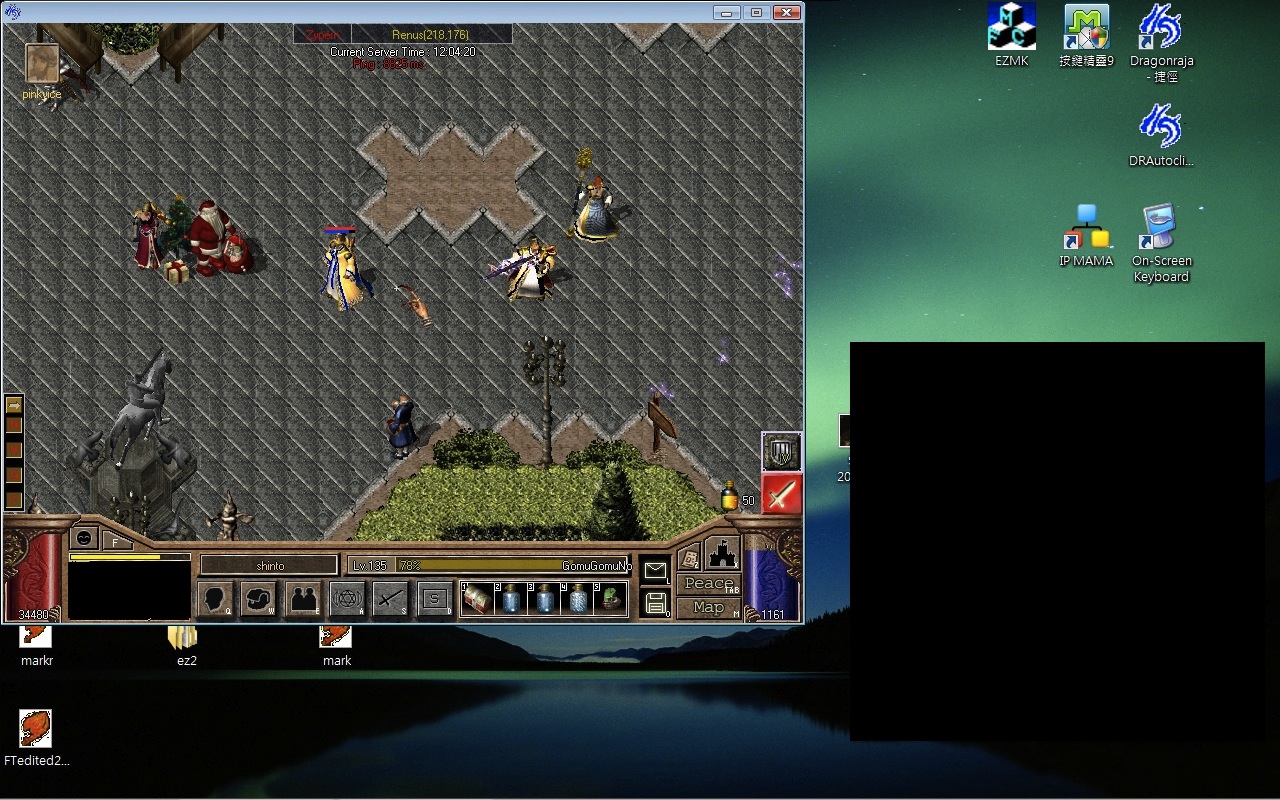
Task: Activate the red sword attack icon
Action: [781, 494]
